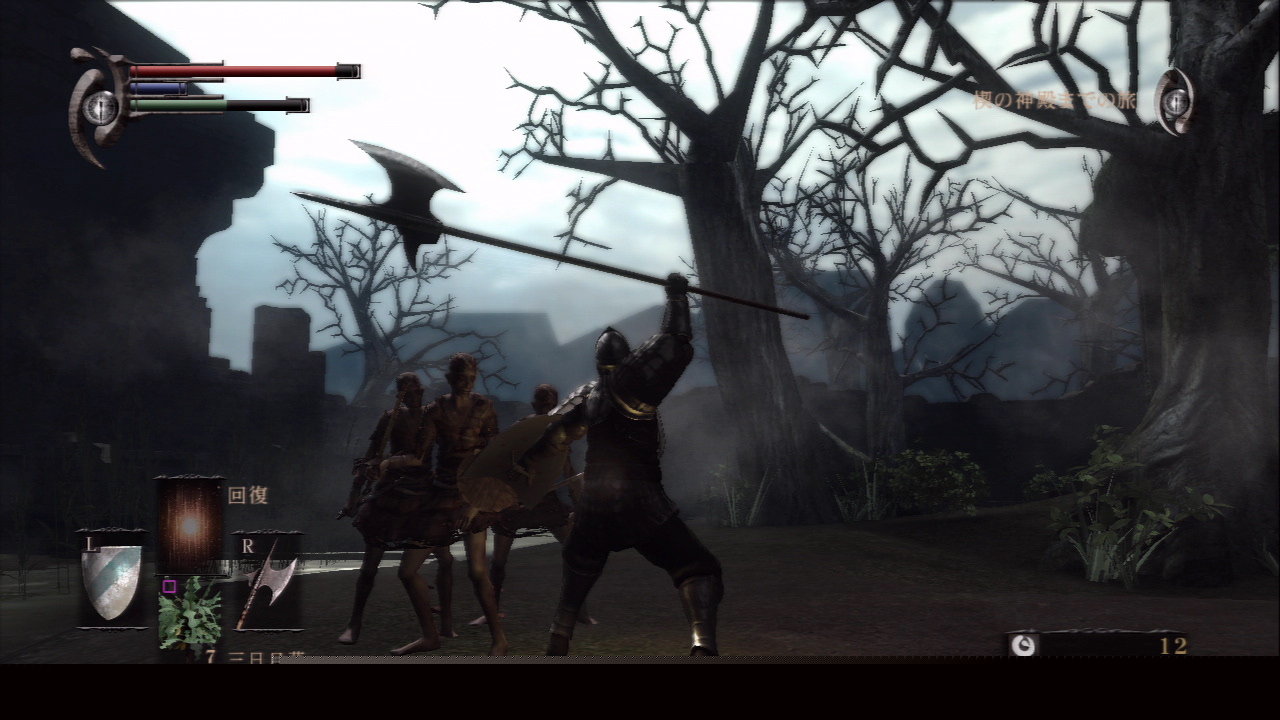Select the right-hand halberd weapon slot
Screen dimensions: 1280x720
pyautogui.click(x=267, y=583)
